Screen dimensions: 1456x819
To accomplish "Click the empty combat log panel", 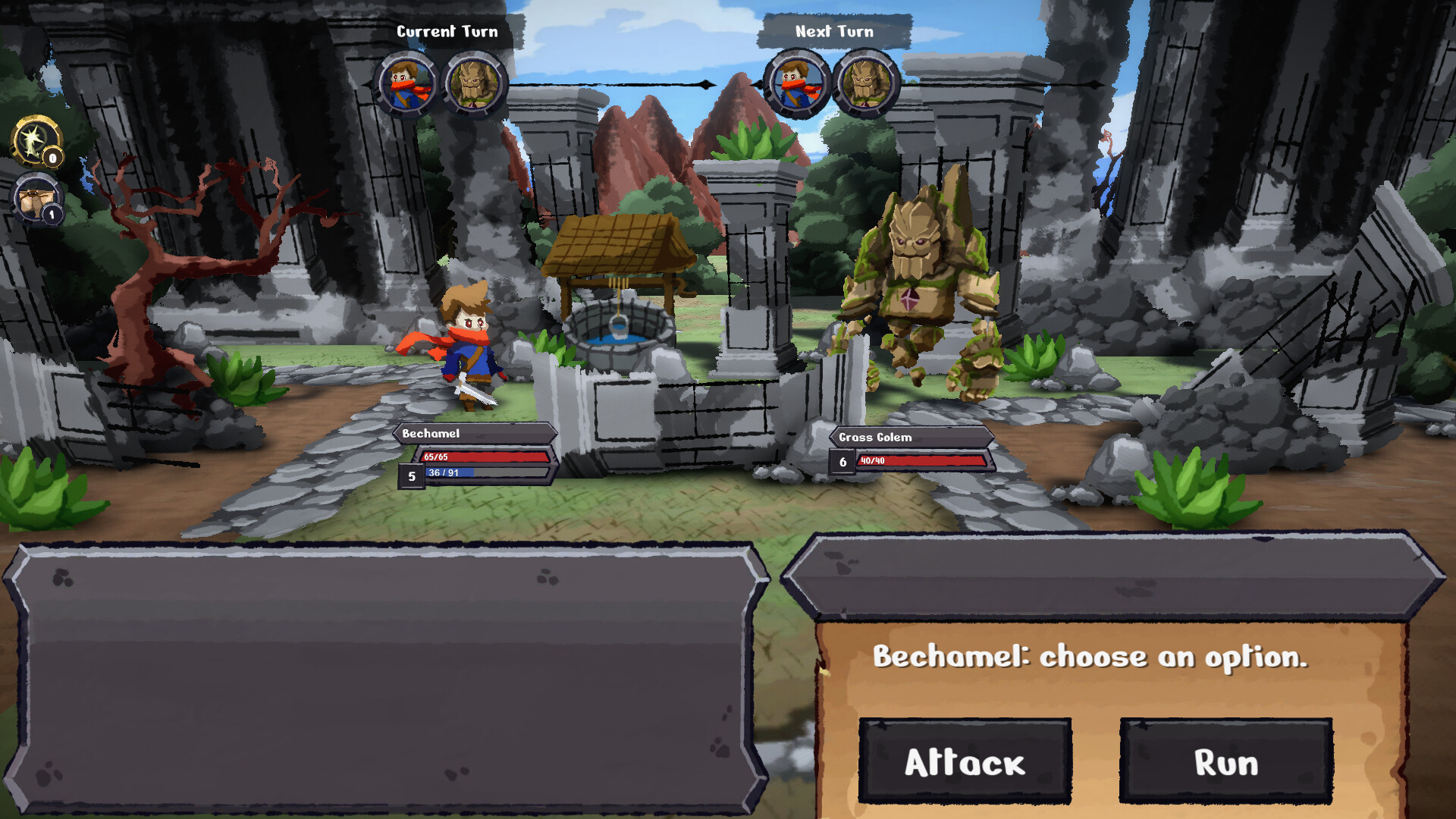I will coord(379,675).
